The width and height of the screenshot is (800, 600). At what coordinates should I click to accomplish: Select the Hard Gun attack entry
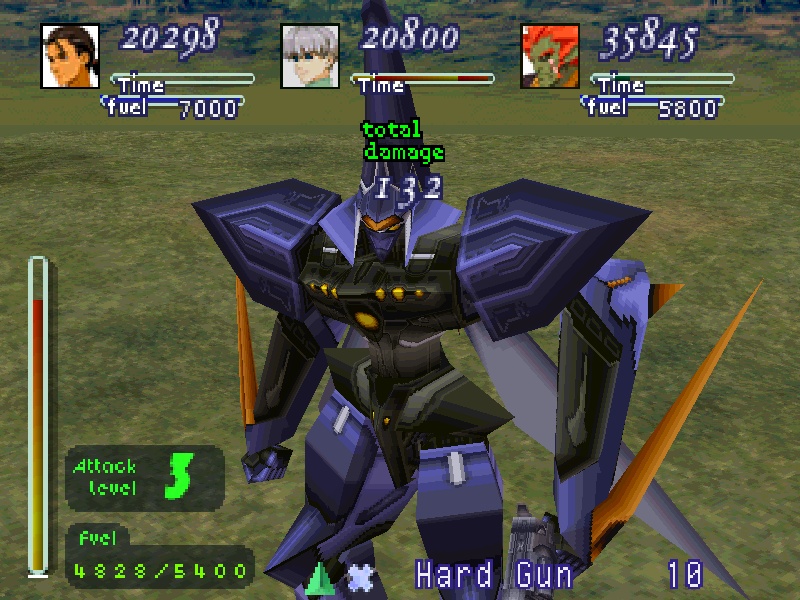[494, 575]
